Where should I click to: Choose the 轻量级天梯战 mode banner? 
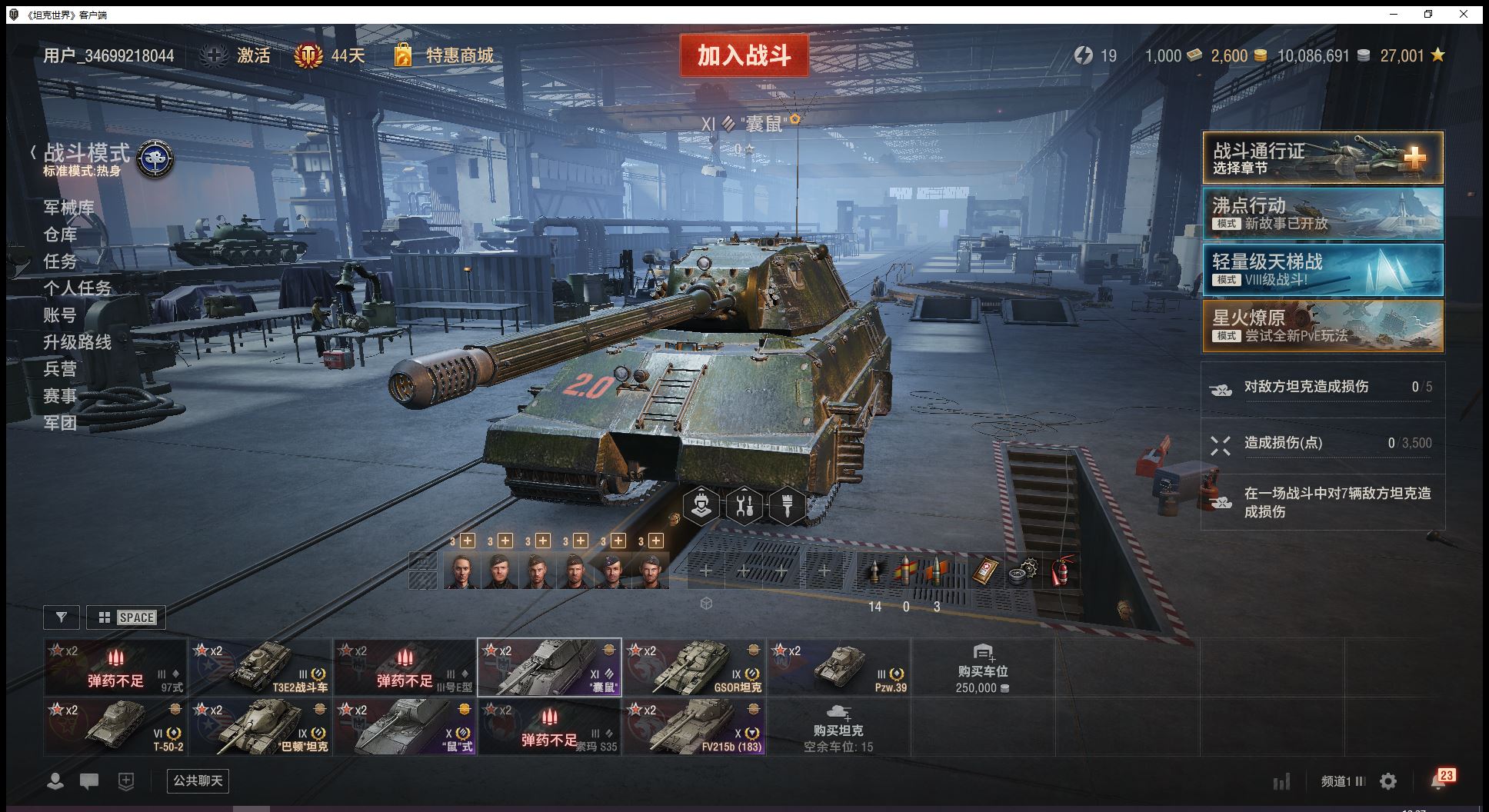click(x=1322, y=270)
